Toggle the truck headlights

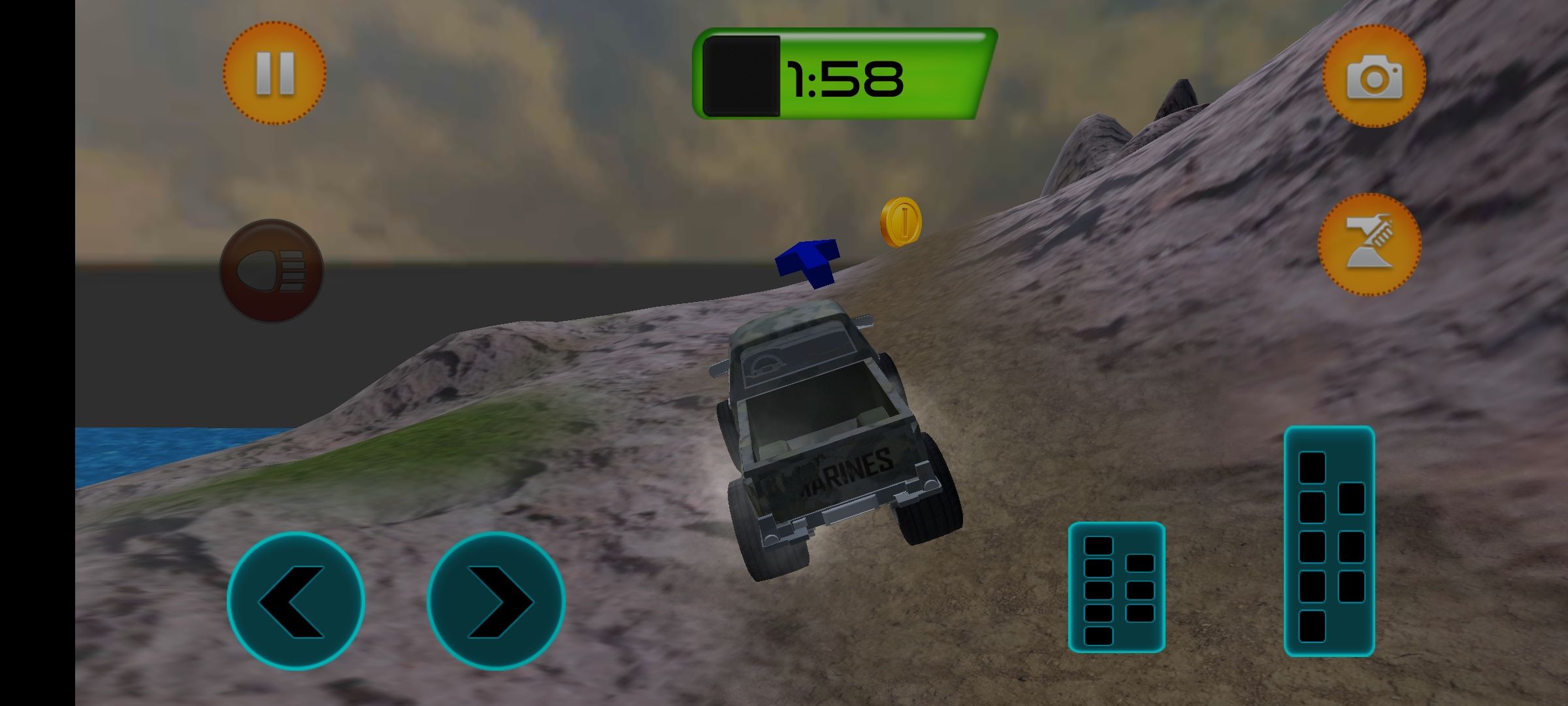tap(271, 270)
